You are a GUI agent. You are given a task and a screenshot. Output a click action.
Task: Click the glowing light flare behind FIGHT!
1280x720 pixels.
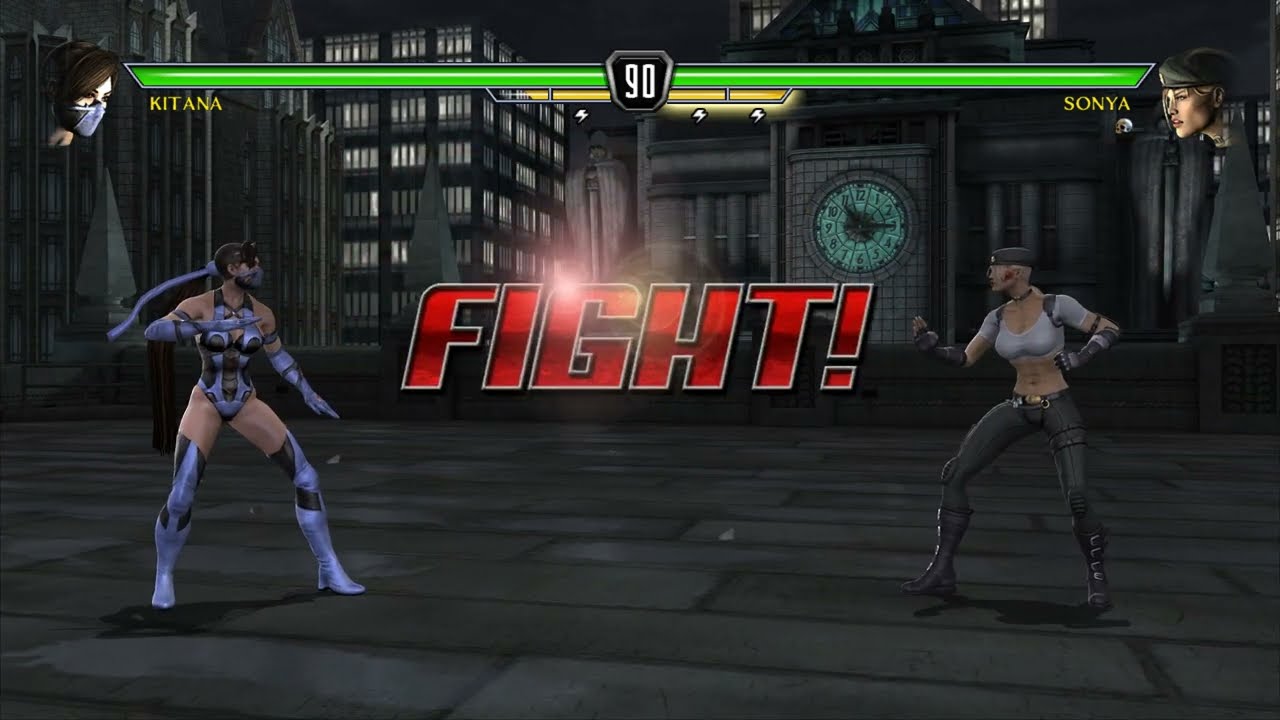(x=565, y=290)
